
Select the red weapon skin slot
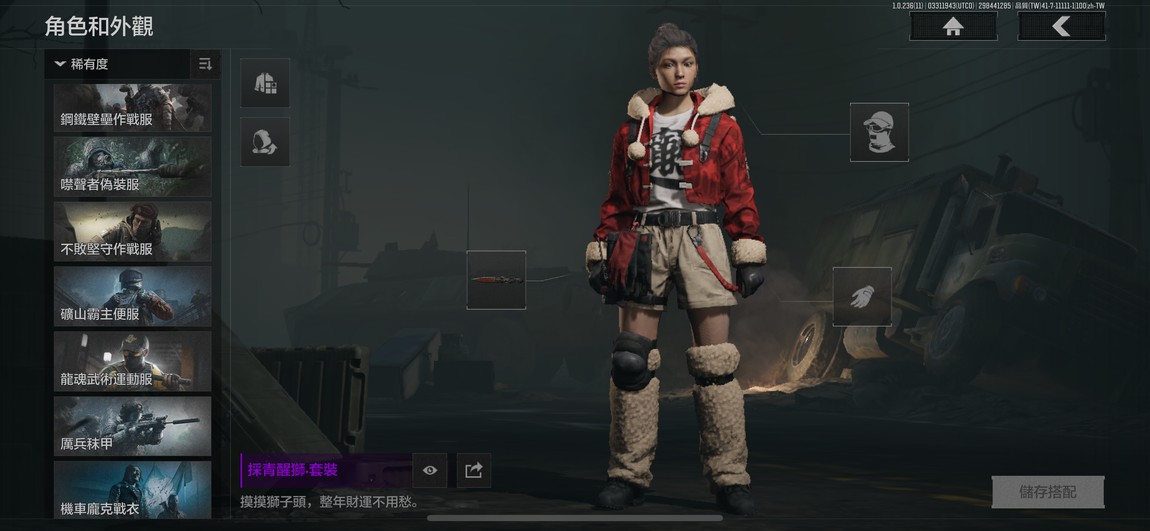point(496,280)
